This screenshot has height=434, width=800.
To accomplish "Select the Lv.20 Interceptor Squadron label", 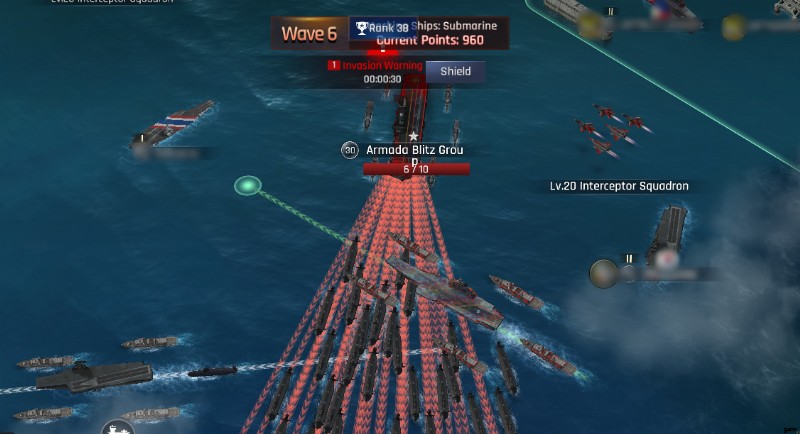I will point(619,186).
